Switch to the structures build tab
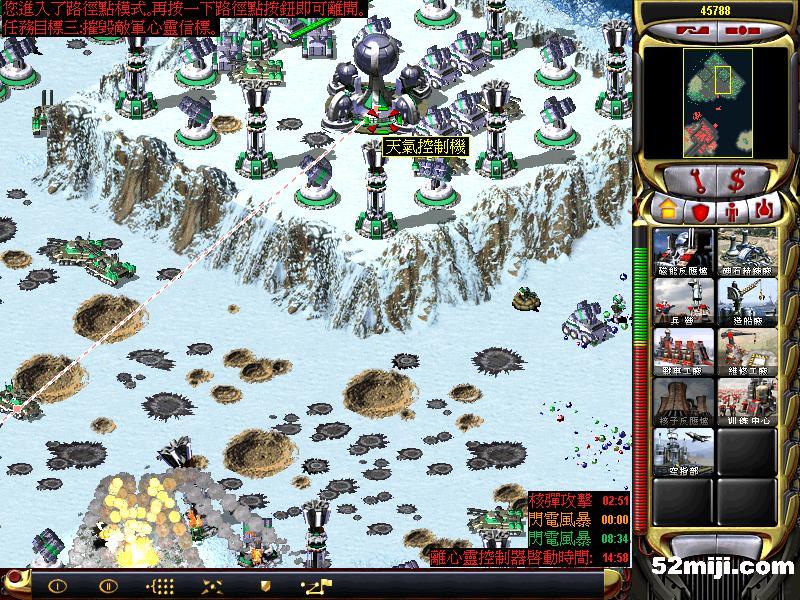 tap(665, 211)
